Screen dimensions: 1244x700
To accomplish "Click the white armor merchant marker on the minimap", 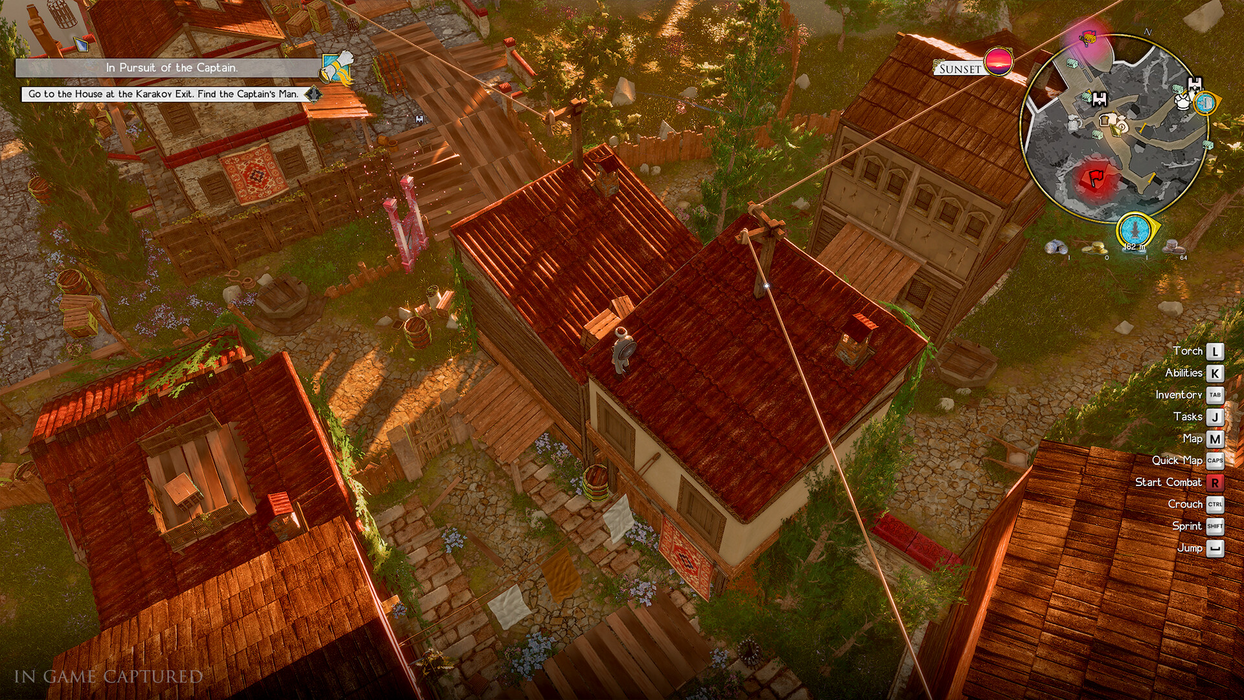I will (x=1183, y=101).
